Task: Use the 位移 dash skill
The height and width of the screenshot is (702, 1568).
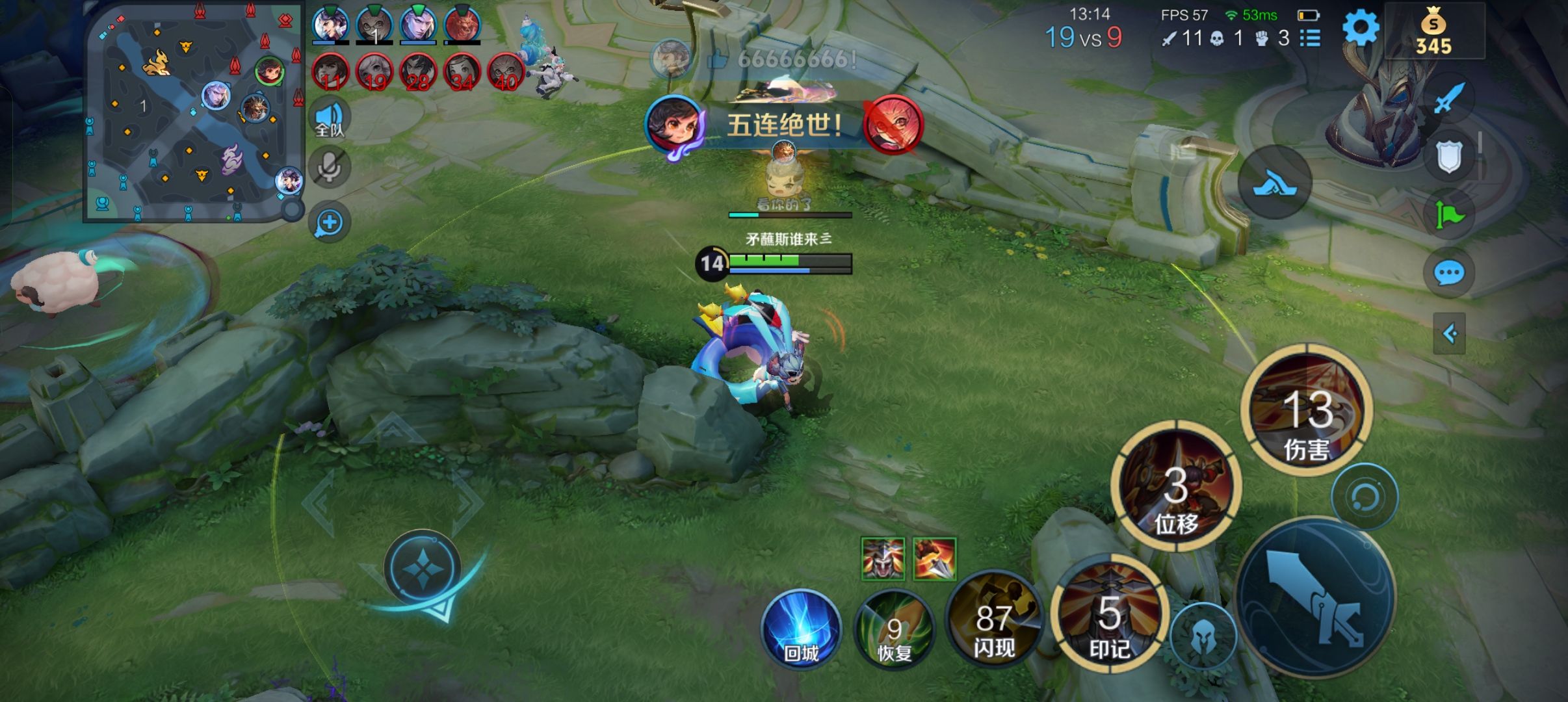Action: pyautogui.click(x=1176, y=487)
